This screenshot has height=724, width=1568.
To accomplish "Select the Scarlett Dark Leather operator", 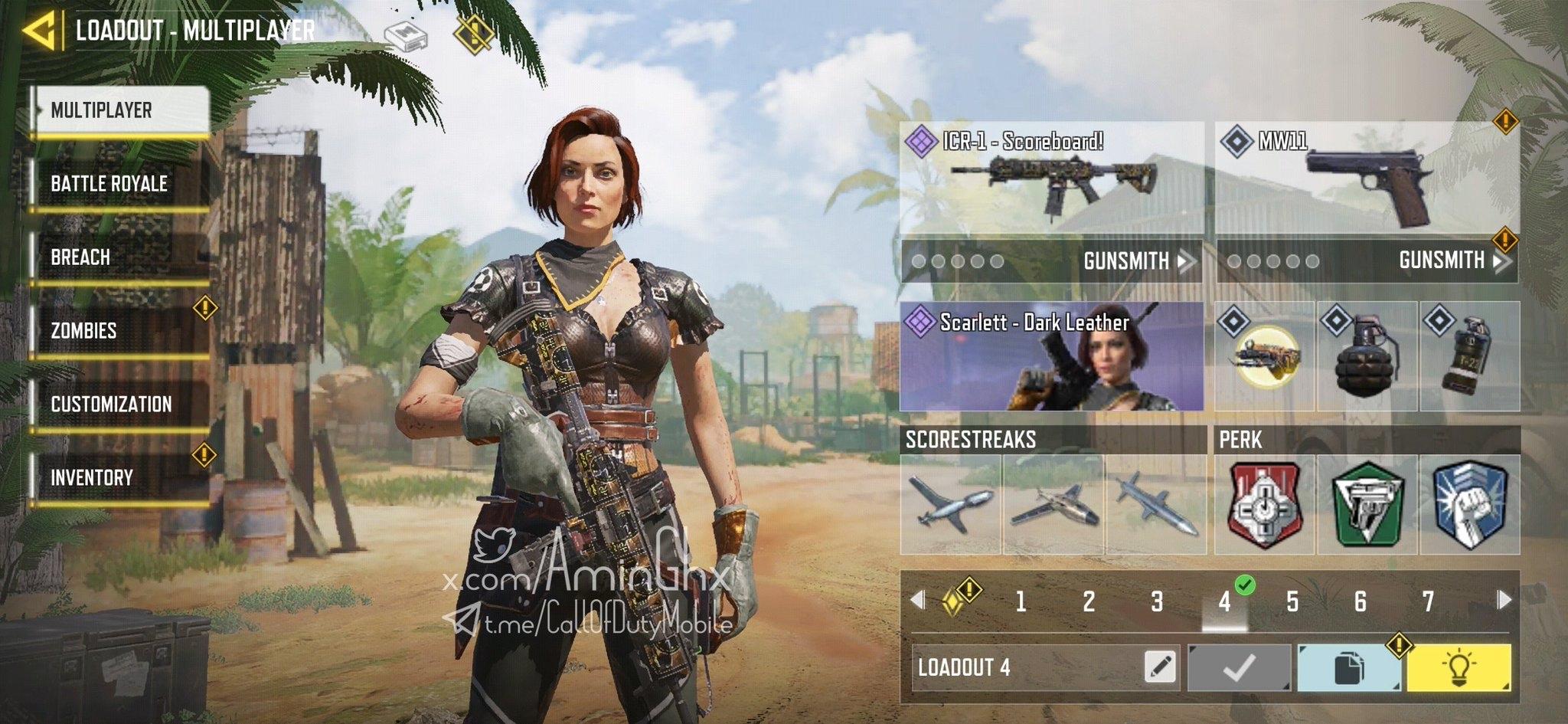I will tap(1051, 356).
